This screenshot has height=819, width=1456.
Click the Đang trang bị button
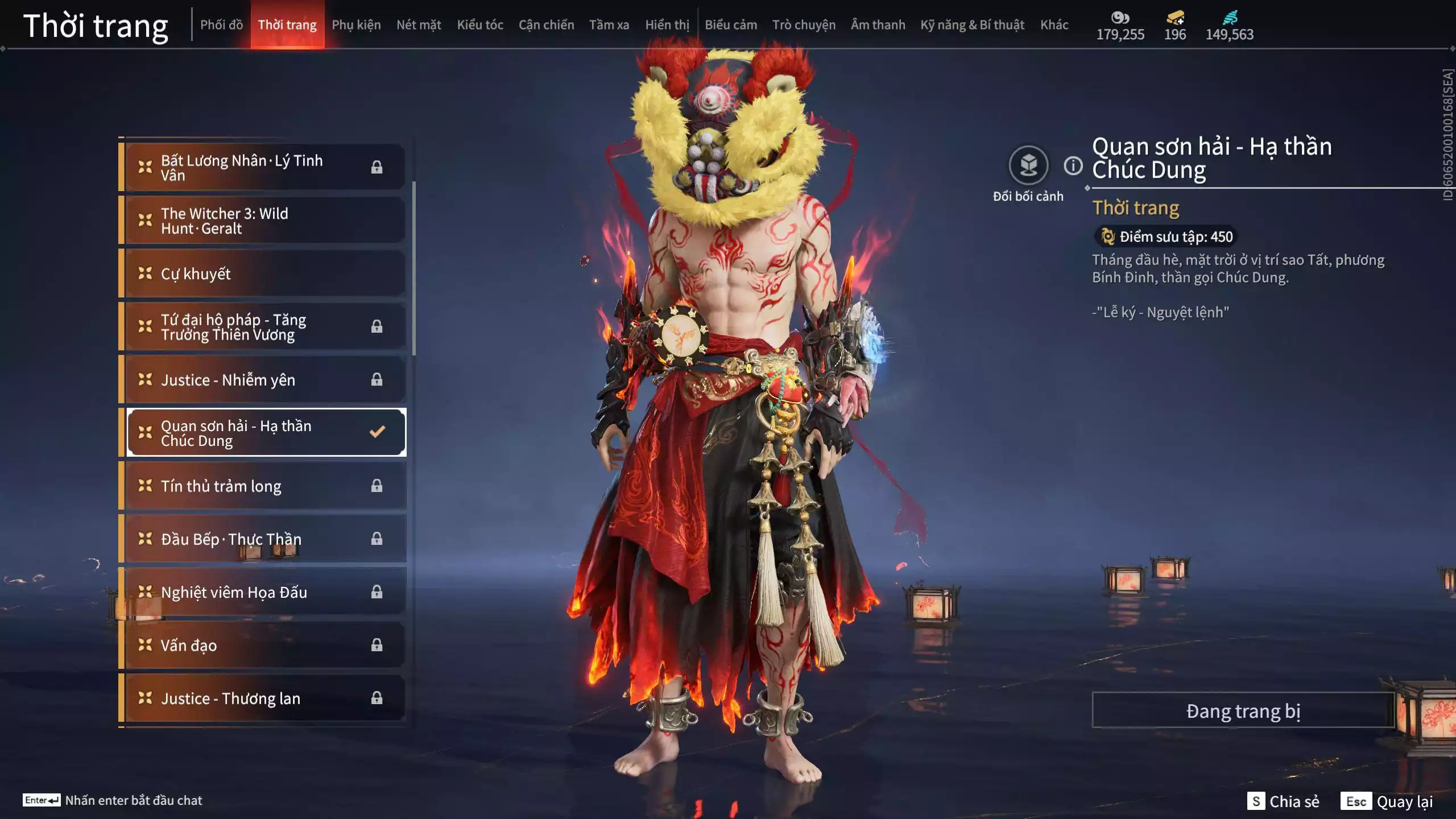1243,711
